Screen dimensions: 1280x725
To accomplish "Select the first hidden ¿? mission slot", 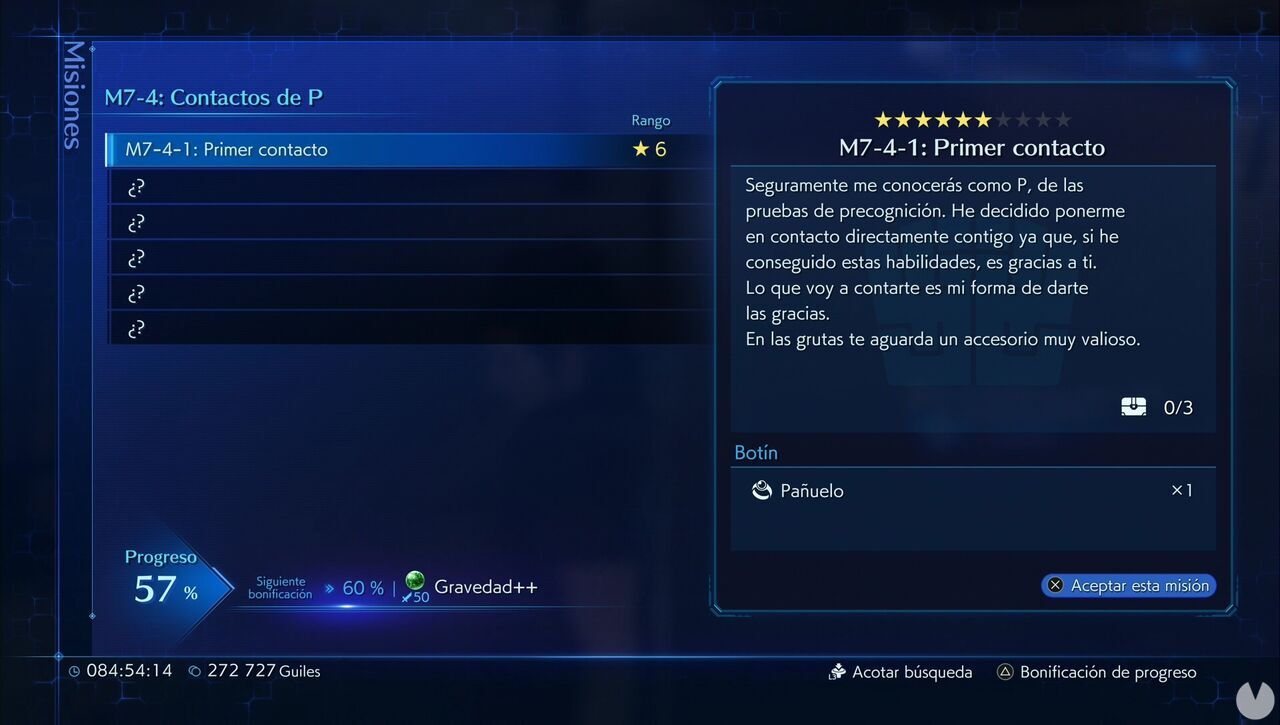I will point(300,186).
